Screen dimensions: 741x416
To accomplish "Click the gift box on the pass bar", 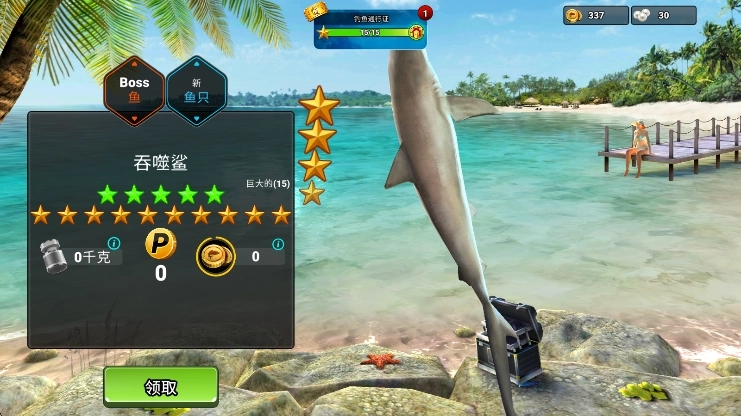I will click(416, 32).
